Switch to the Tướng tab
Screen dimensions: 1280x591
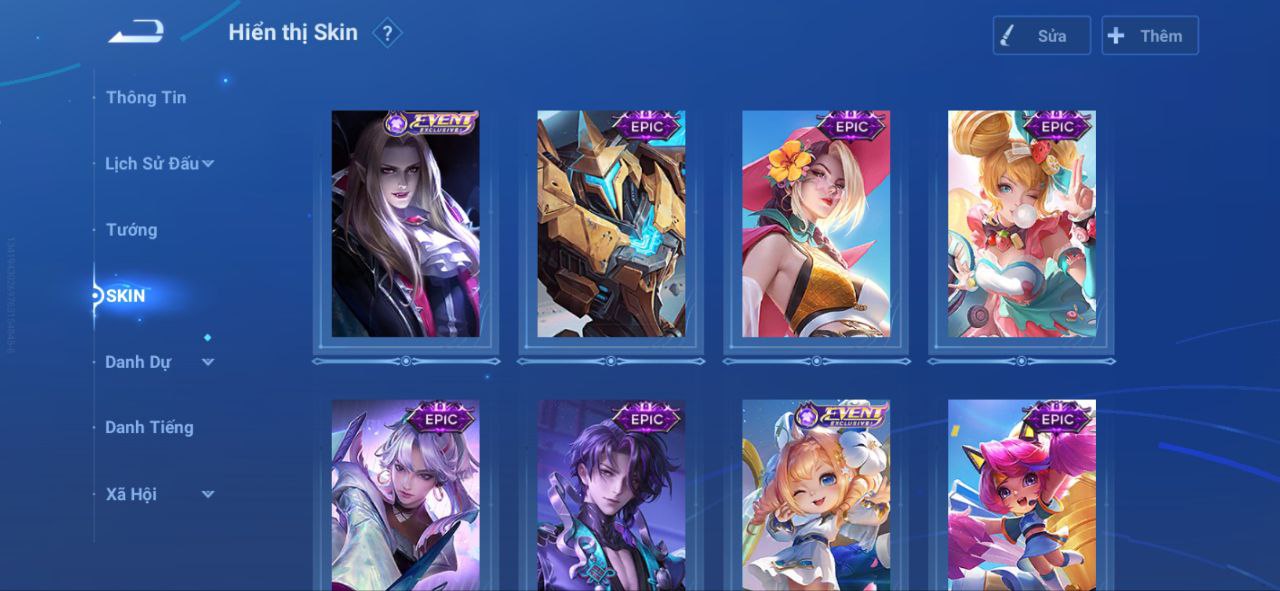[132, 230]
